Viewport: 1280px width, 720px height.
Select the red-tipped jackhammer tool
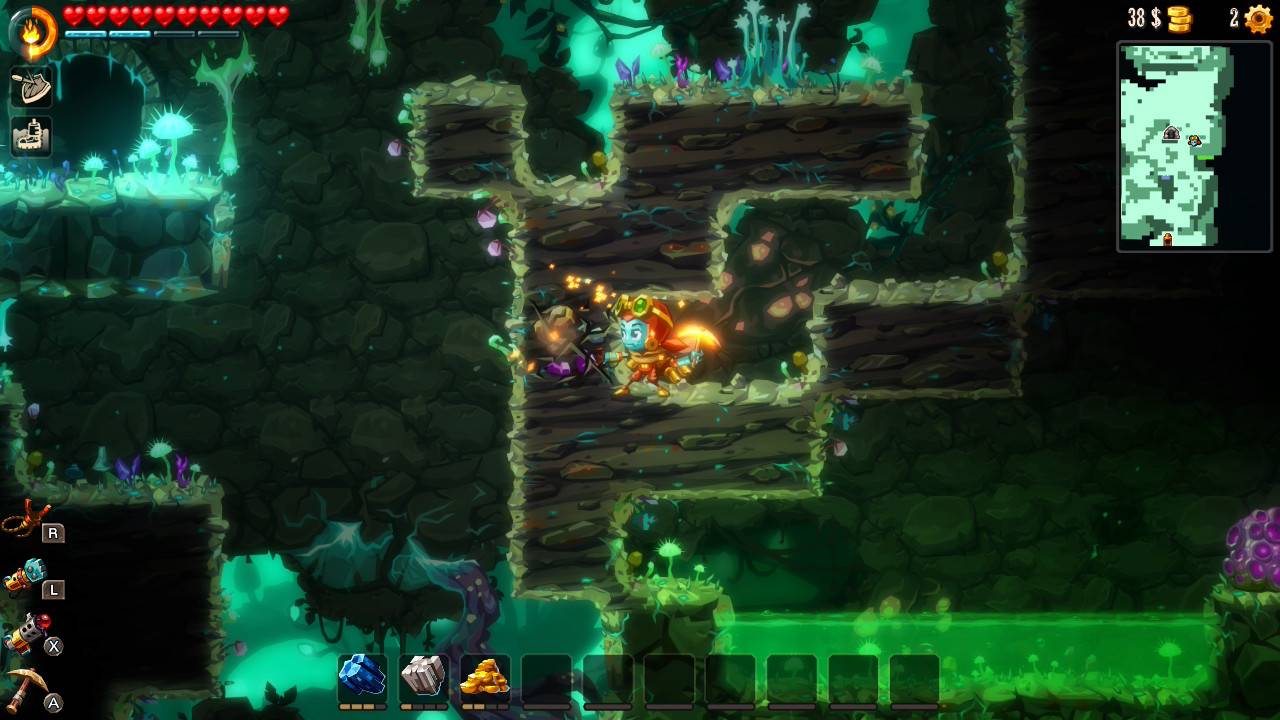click(26, 634)
